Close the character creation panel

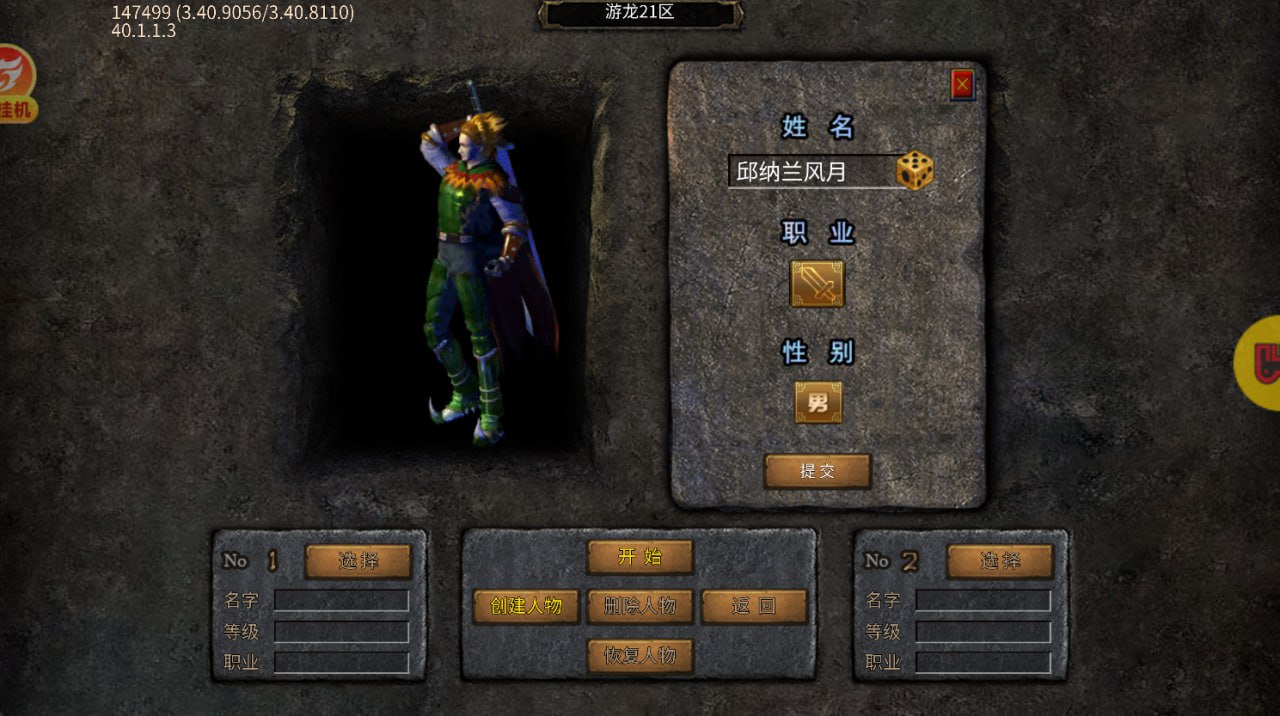(x=962, y=85)
